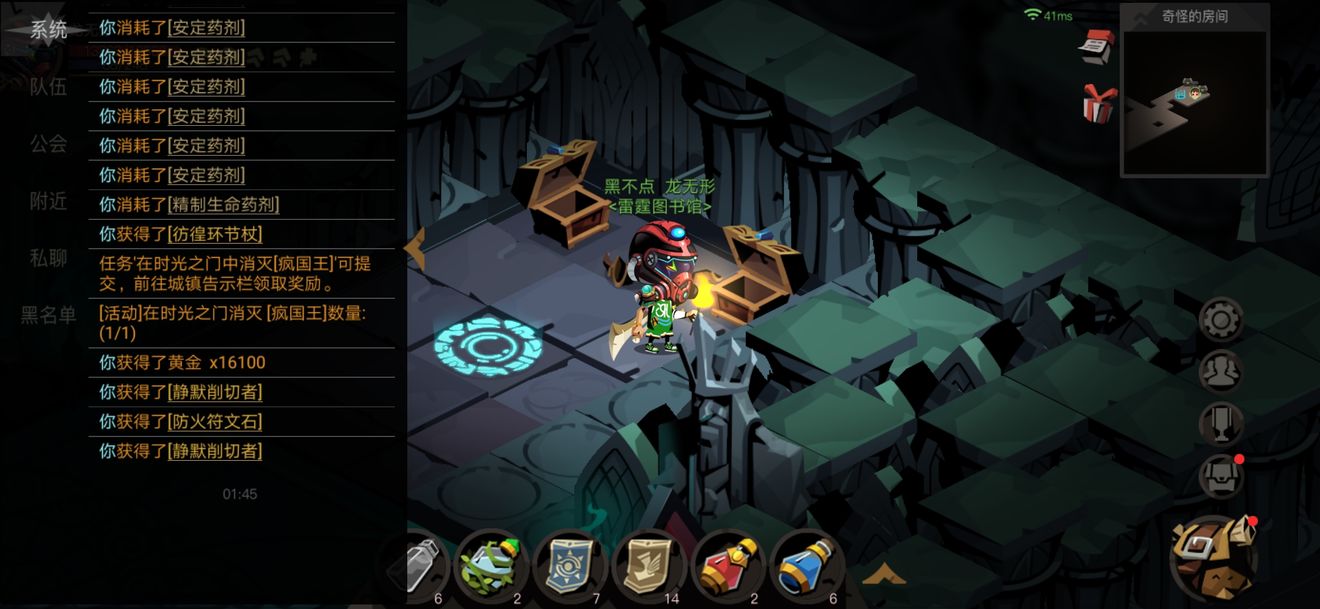Open the red calendar event icon
The height and width of the screenshot is (609, 1320).
pyautogui.click(x=1097, y=46)
